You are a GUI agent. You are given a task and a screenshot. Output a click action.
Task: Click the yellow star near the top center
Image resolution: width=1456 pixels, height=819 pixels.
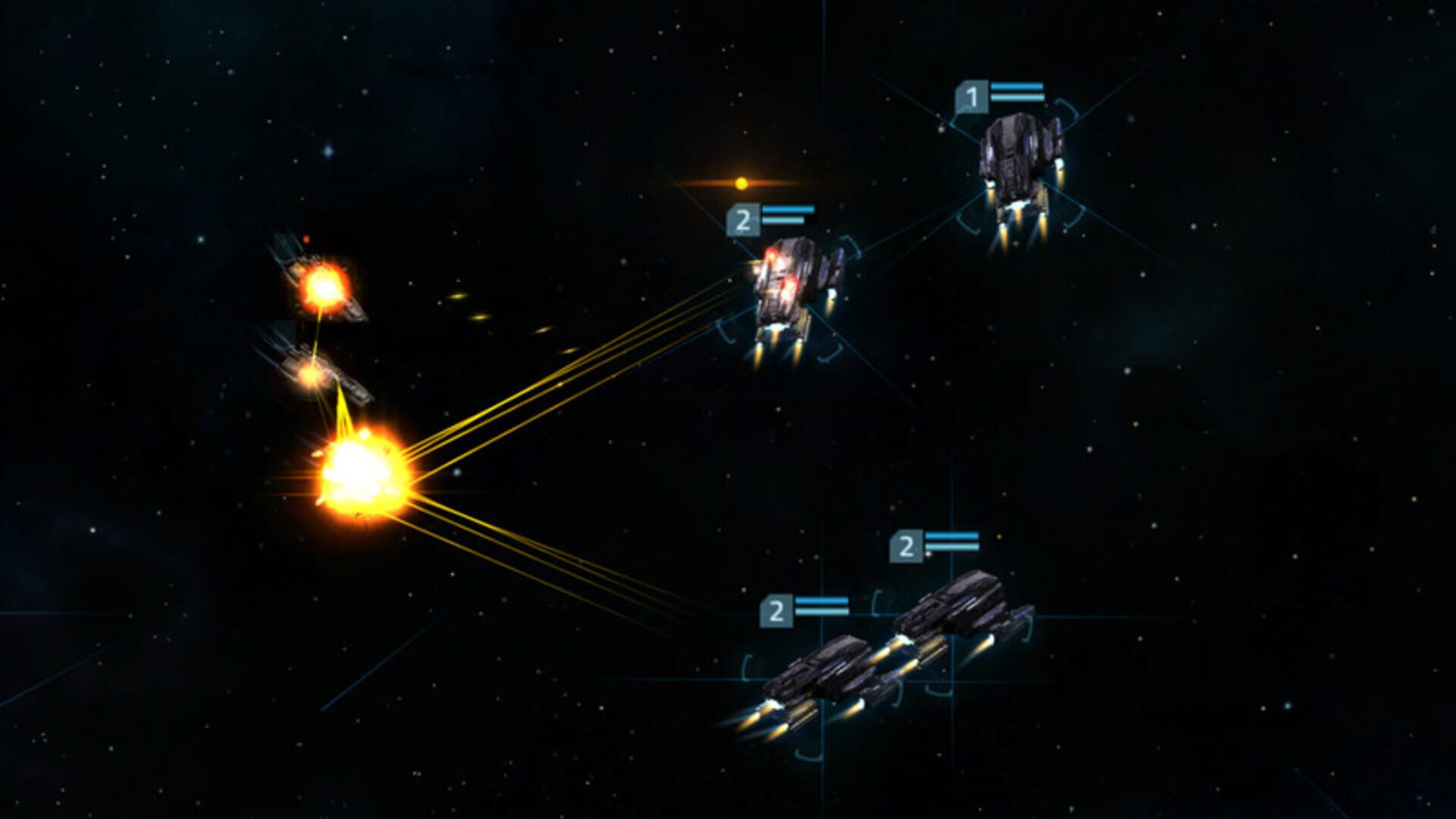pyautogui.click(x=740, y=181)
